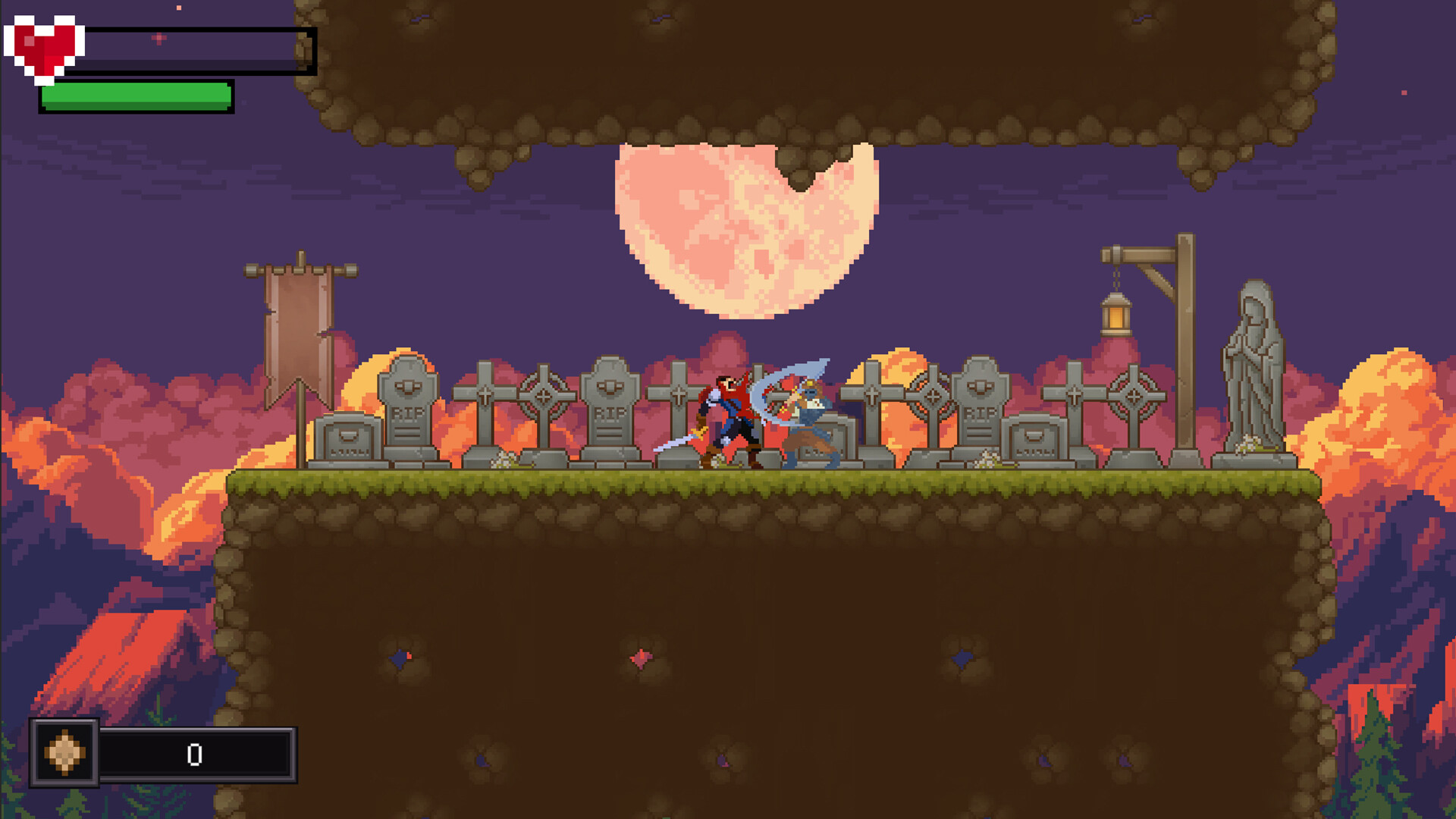Select the celtic ring cross between the tombstones
Screen dimensions: 1456x819
[542, 394]
